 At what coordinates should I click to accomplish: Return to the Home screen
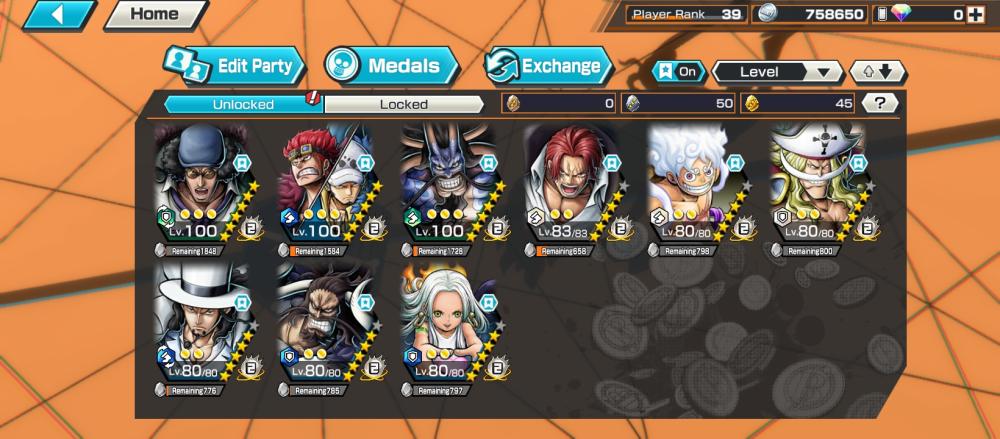[155, 14]
